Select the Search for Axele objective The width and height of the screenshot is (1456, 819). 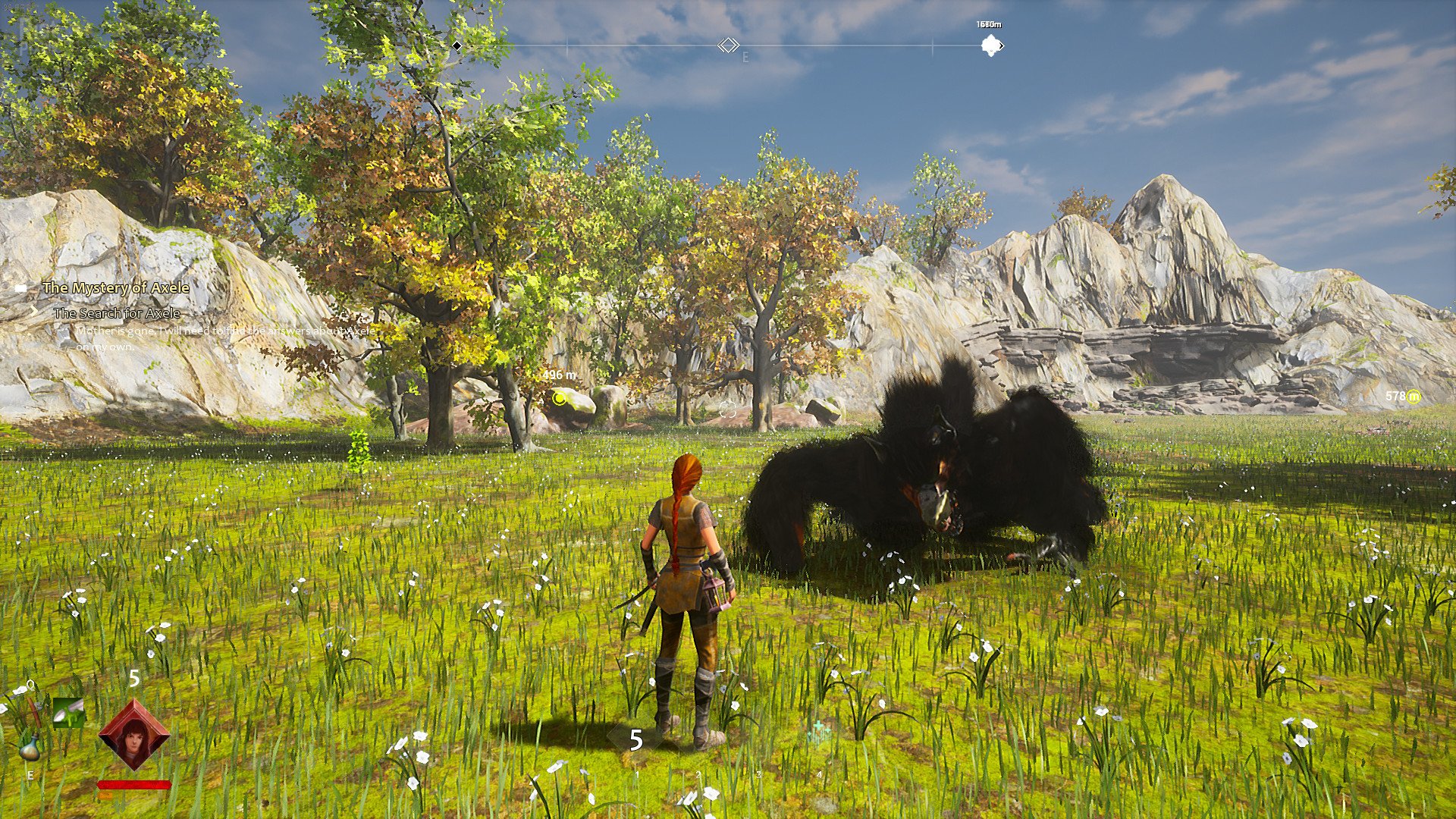point(117,313)
